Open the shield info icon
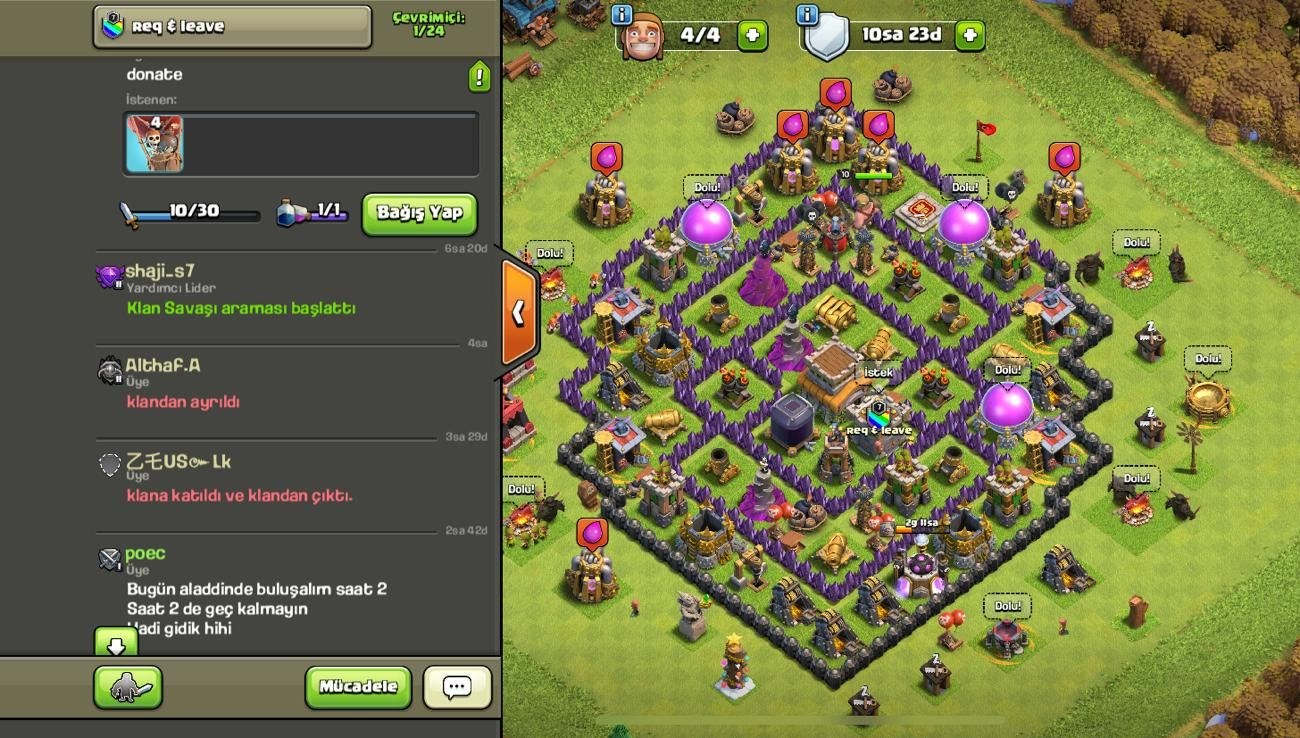The width and height of the screenshot is (1300, 738). pos(808,14)
